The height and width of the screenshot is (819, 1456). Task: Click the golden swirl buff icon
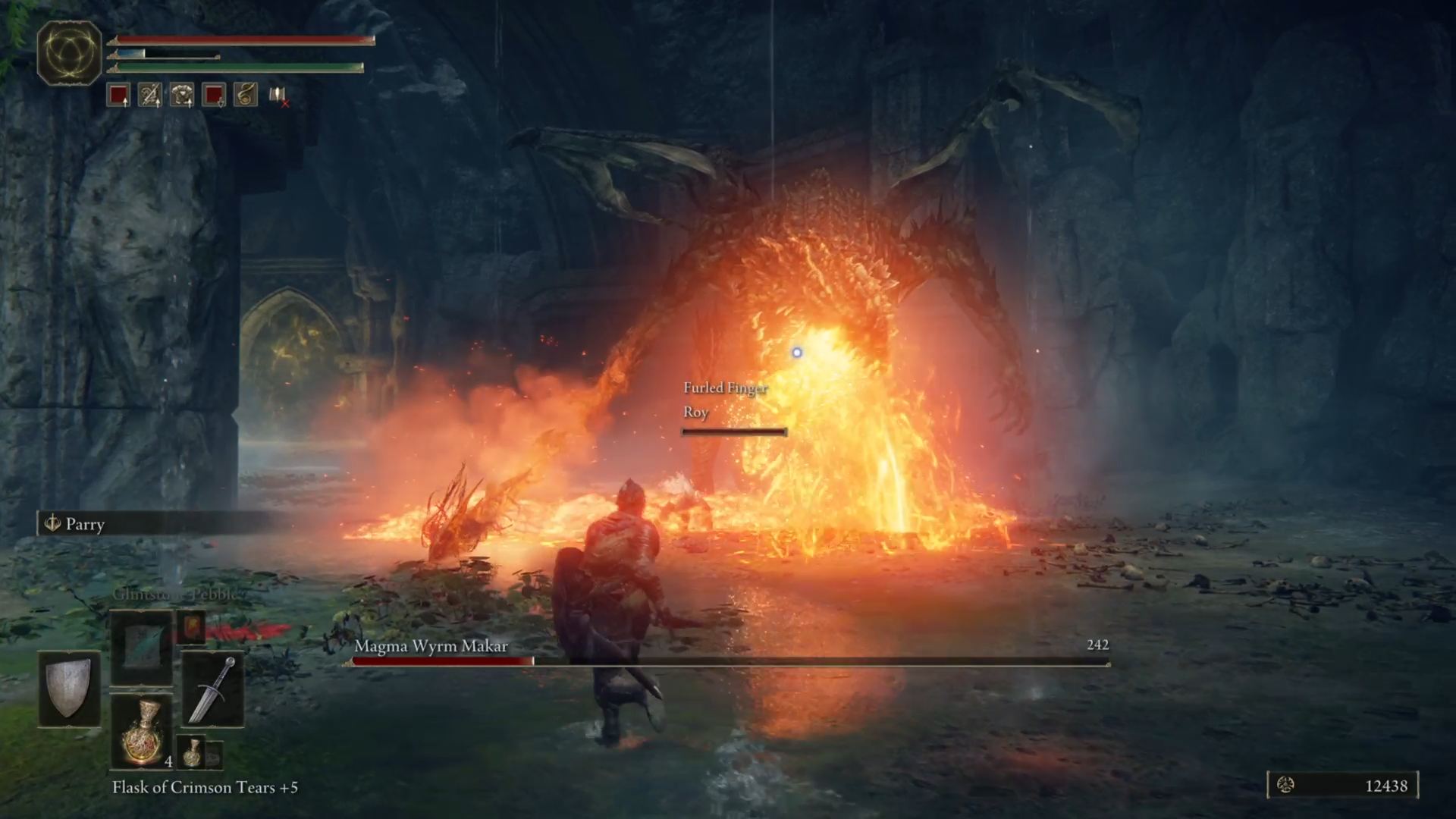click(x=244, y=94)
